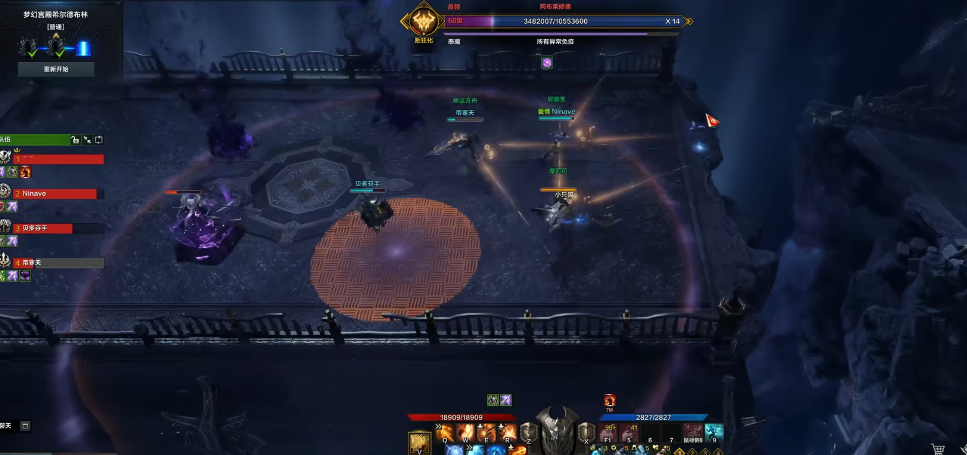Select party member Ninave's frame
Viewport: 967px width, 455px height.
tap(54, 193)
